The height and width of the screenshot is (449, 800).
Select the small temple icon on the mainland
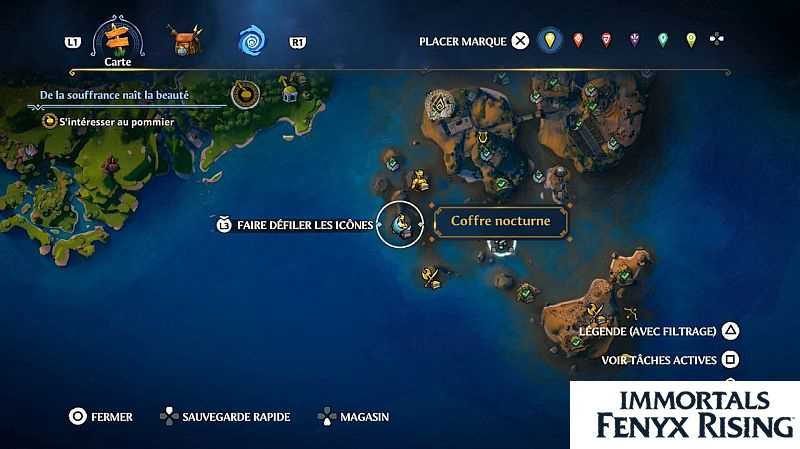click(290, 93)
